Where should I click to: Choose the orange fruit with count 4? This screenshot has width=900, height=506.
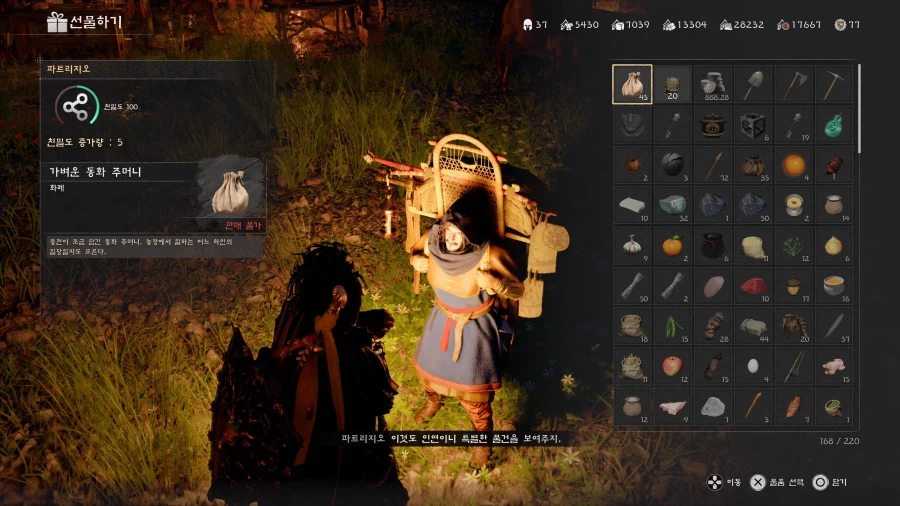[x=793, y=165]
